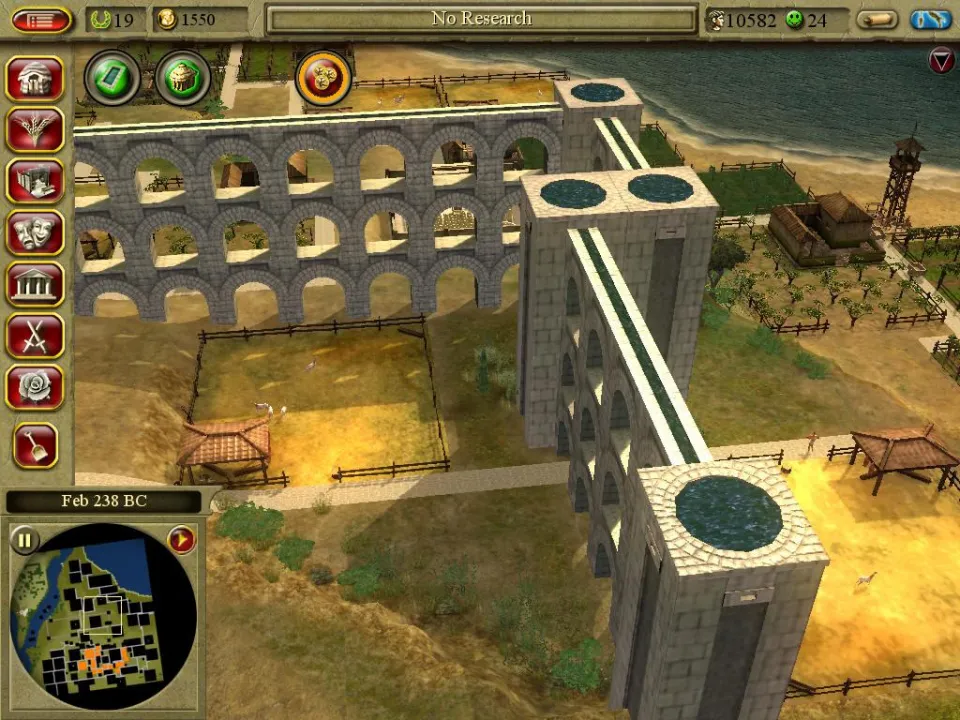The height and width of the screenshot is (720, 960).
Task: Click the green basket round button
Action: [x=183, y=77]
